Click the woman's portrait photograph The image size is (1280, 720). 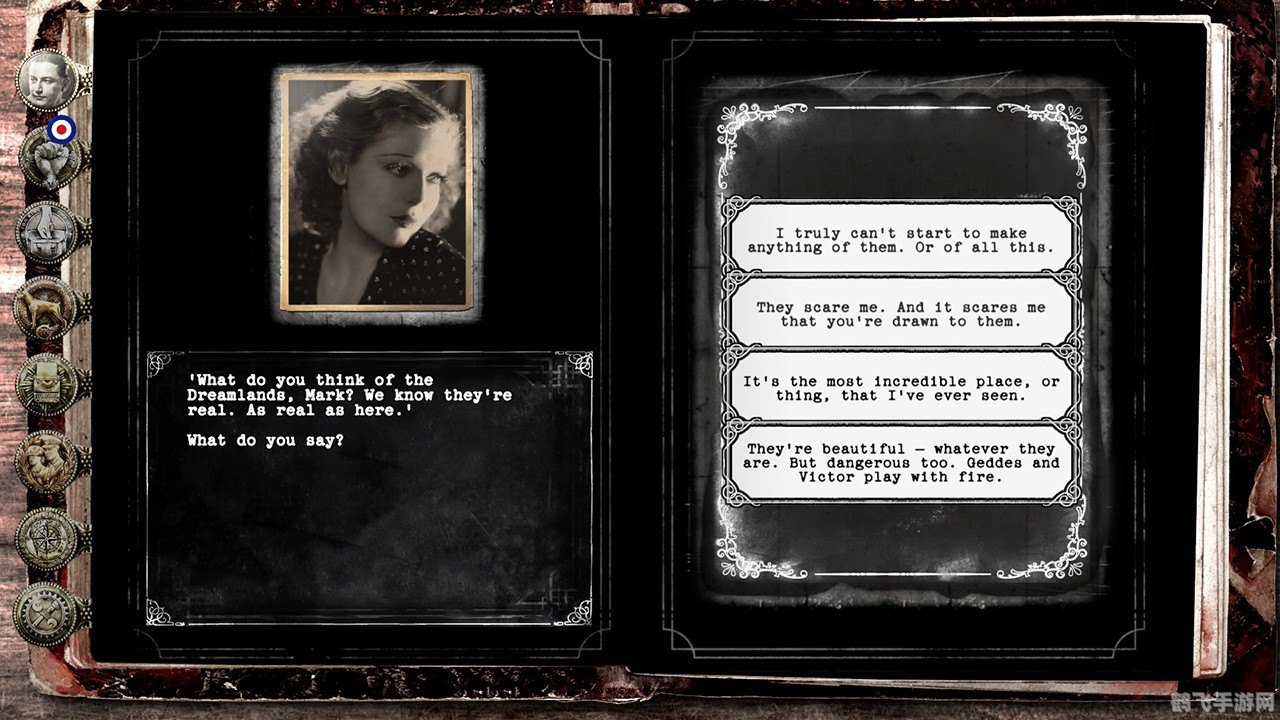pyautogui.click(x=377, y=191)
